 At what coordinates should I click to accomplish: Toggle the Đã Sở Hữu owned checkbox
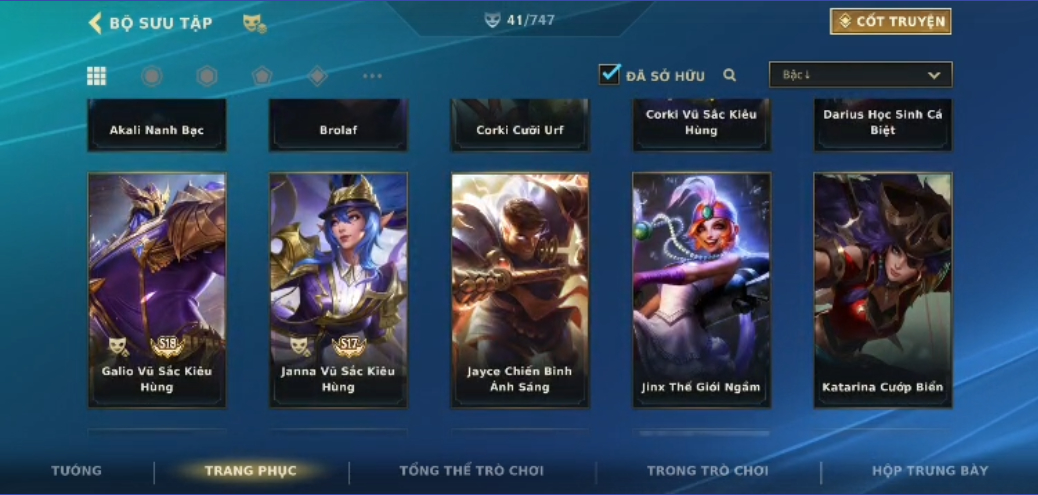tap(610, 75)
